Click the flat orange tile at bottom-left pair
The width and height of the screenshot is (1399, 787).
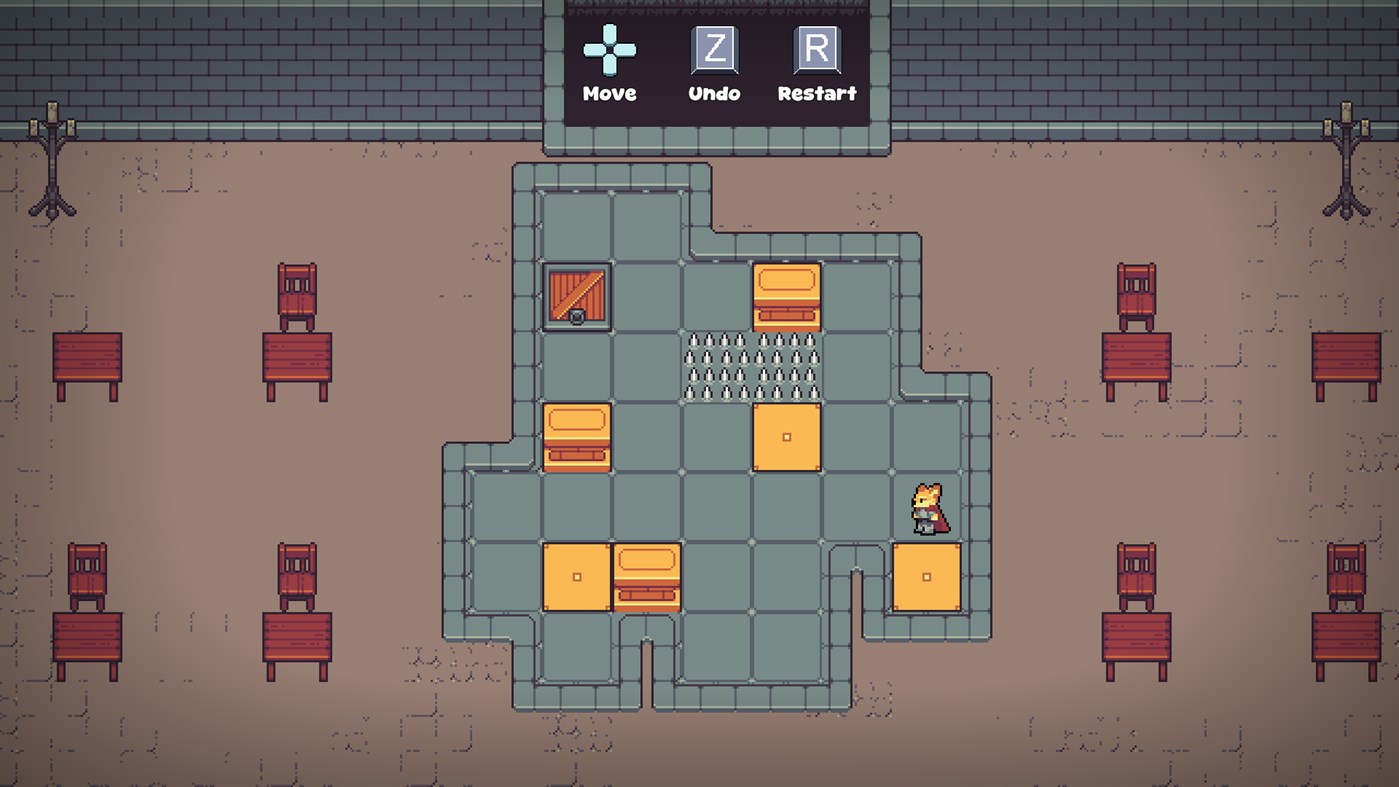[x=575, y=575]
